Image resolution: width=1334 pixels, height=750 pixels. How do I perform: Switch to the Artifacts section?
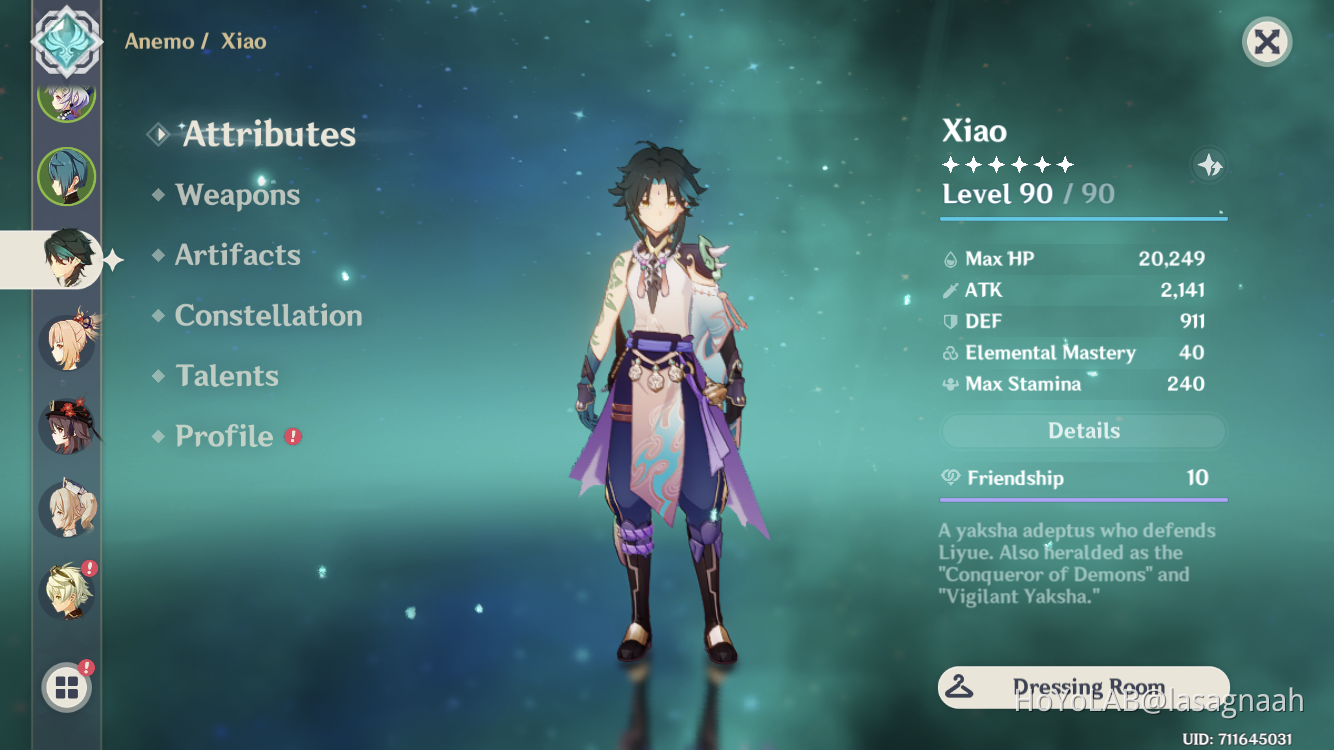click(237, 255)
